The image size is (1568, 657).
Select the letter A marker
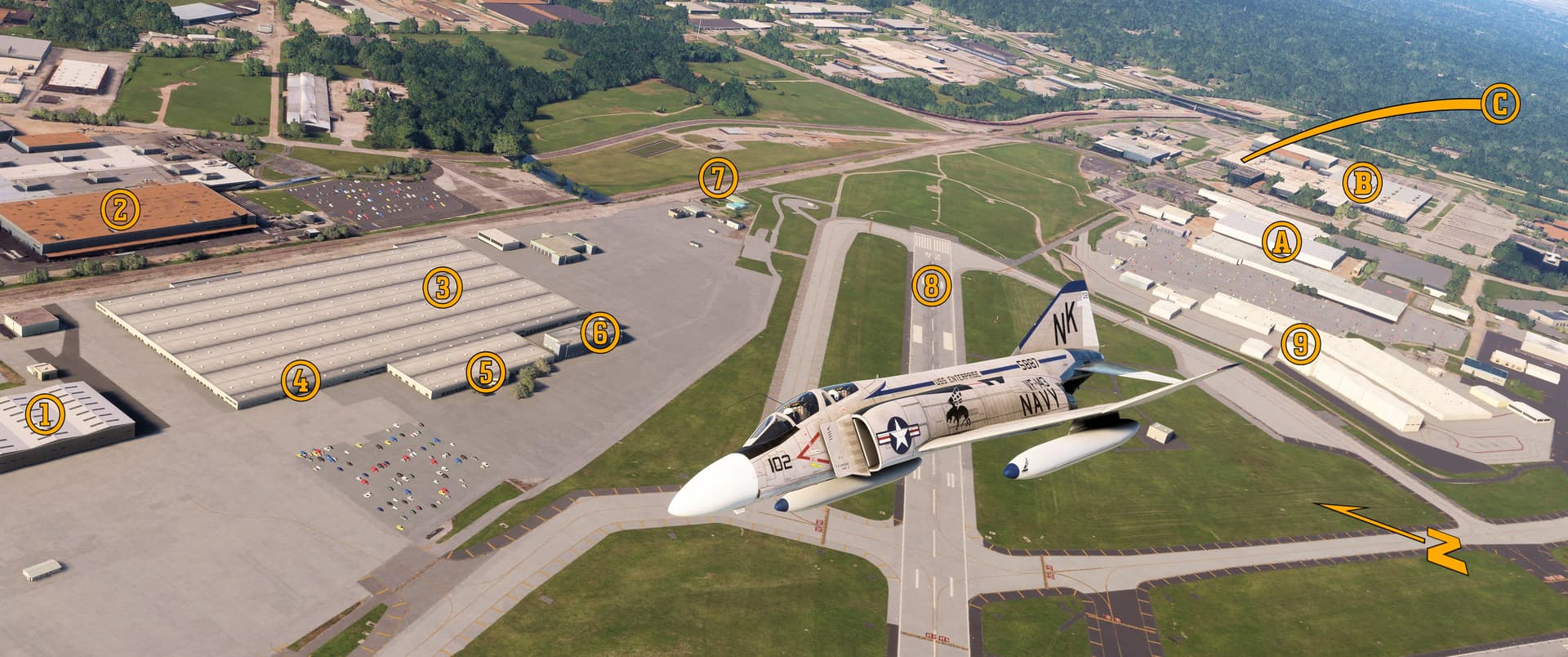tap(1281, 241)
